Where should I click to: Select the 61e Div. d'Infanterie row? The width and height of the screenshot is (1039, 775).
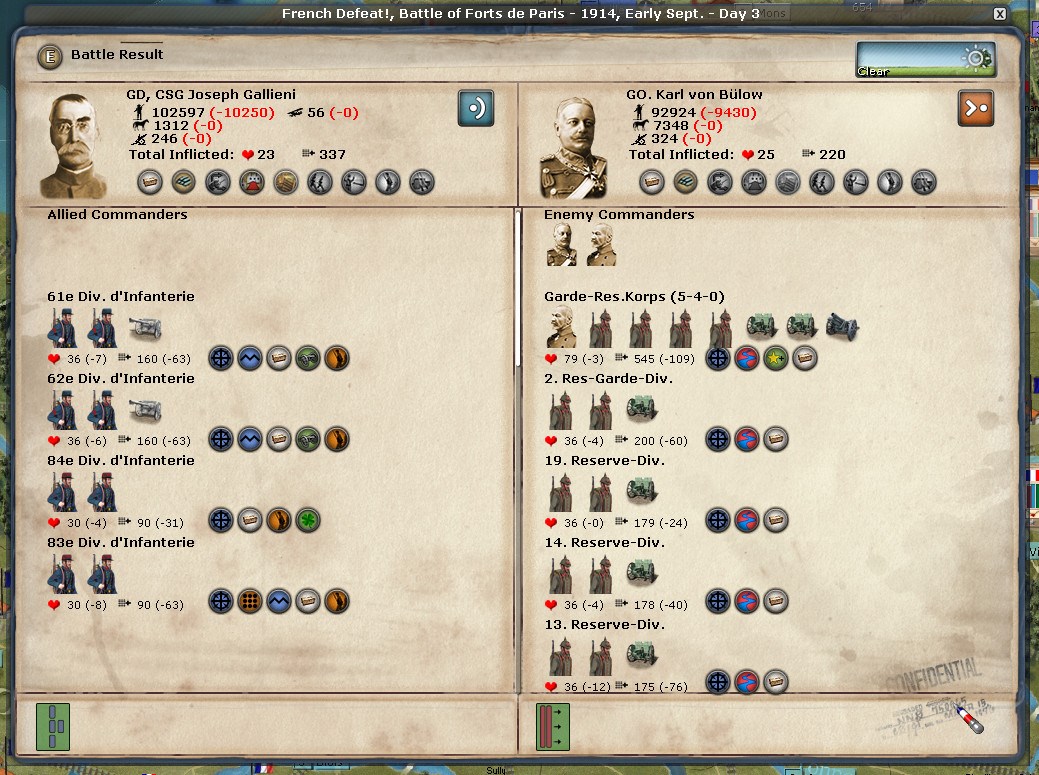point(121,297)
